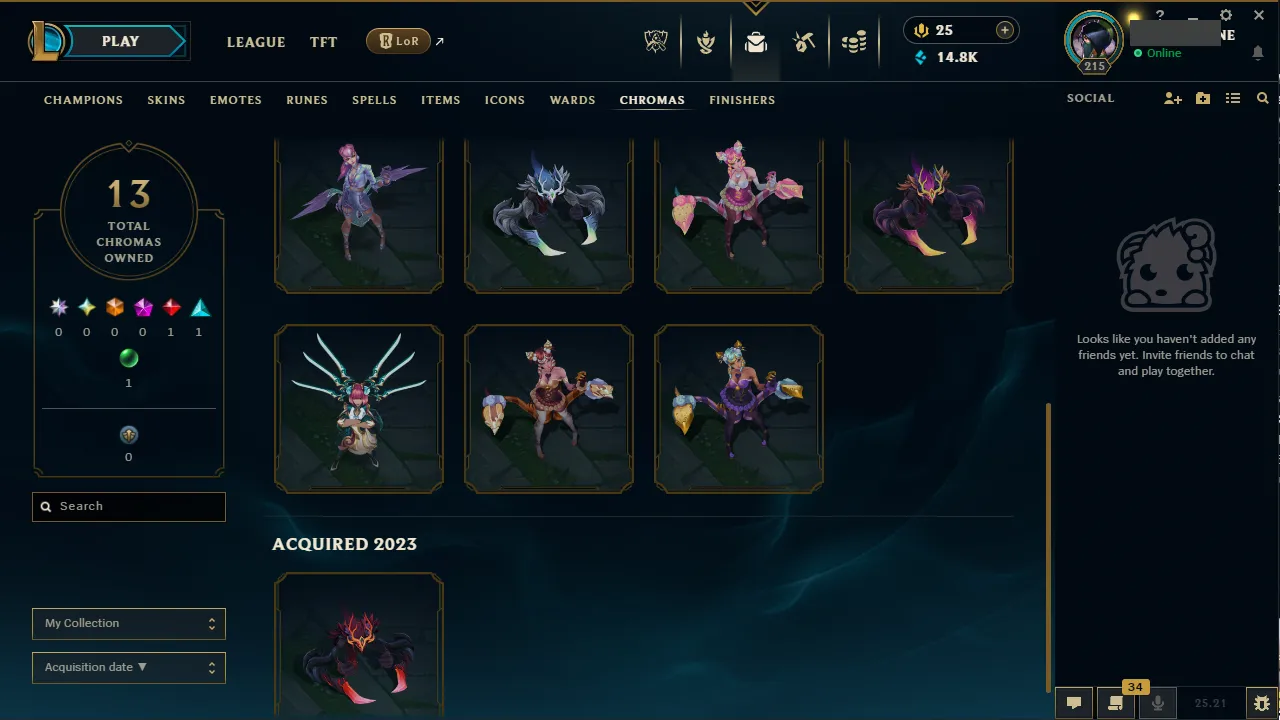Open the Loot backpack icon
This screenshot has height=720, width=1280.
click(x=755, y=41)
